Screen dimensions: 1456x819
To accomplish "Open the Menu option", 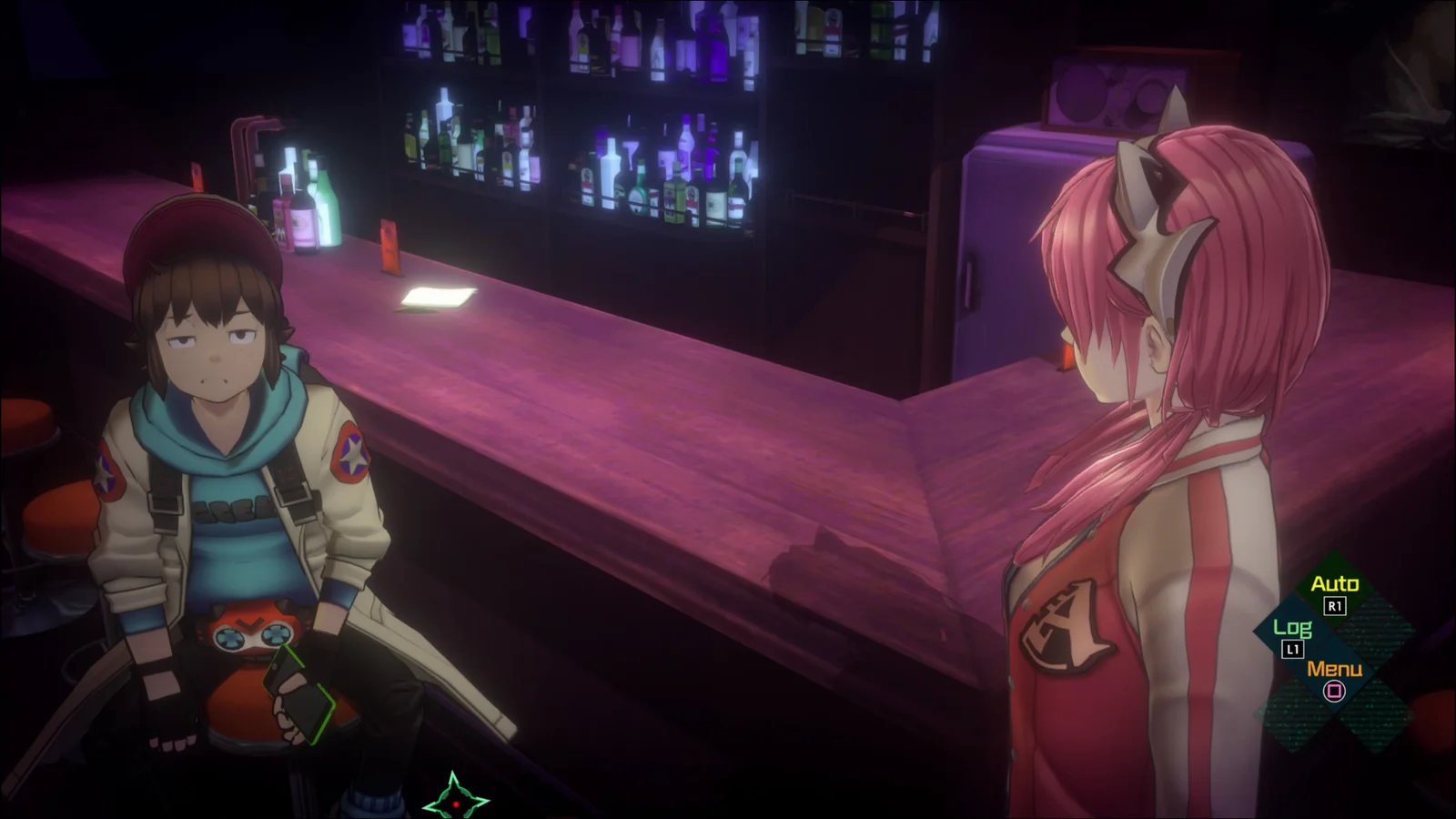I will (1334, 671).
